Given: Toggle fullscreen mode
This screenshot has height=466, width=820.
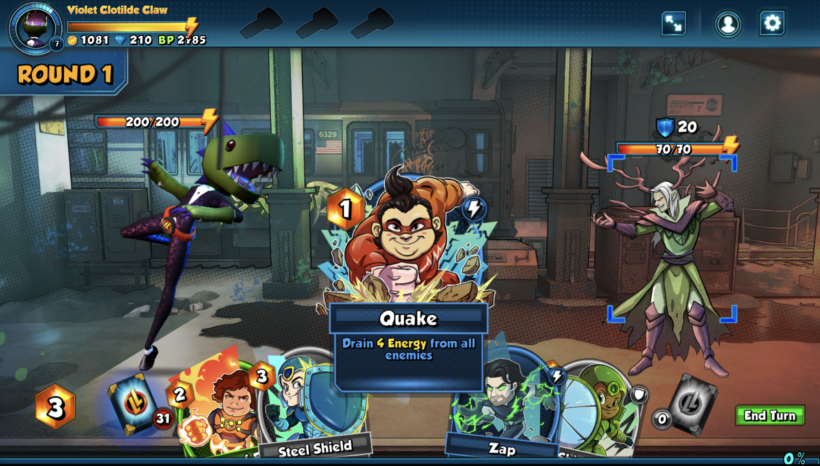Looking at the screenshot, I should click(x=674, y=23).
